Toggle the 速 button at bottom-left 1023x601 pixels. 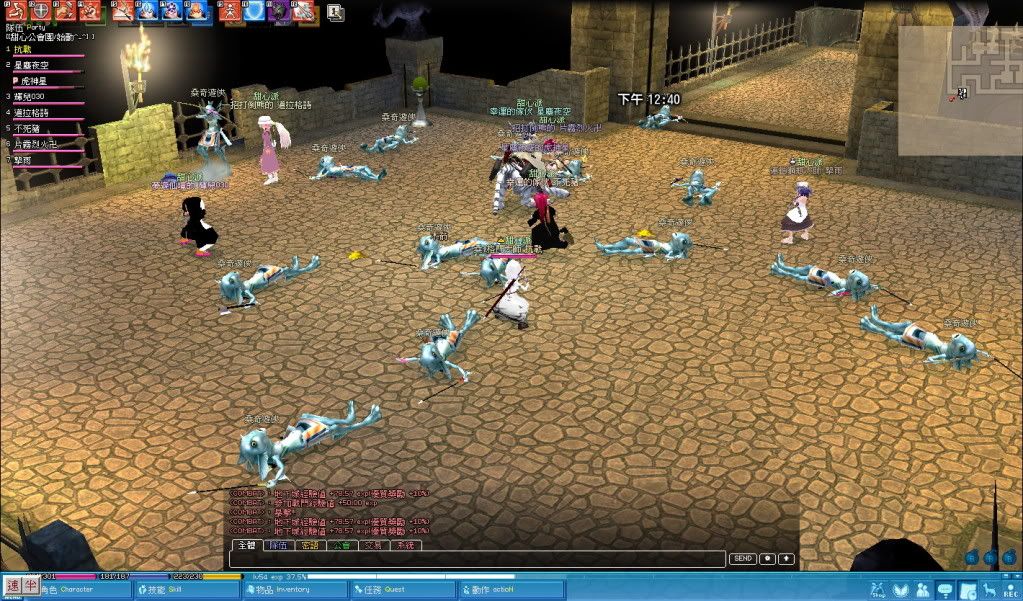pyautogui.click(x=13, y=586)
